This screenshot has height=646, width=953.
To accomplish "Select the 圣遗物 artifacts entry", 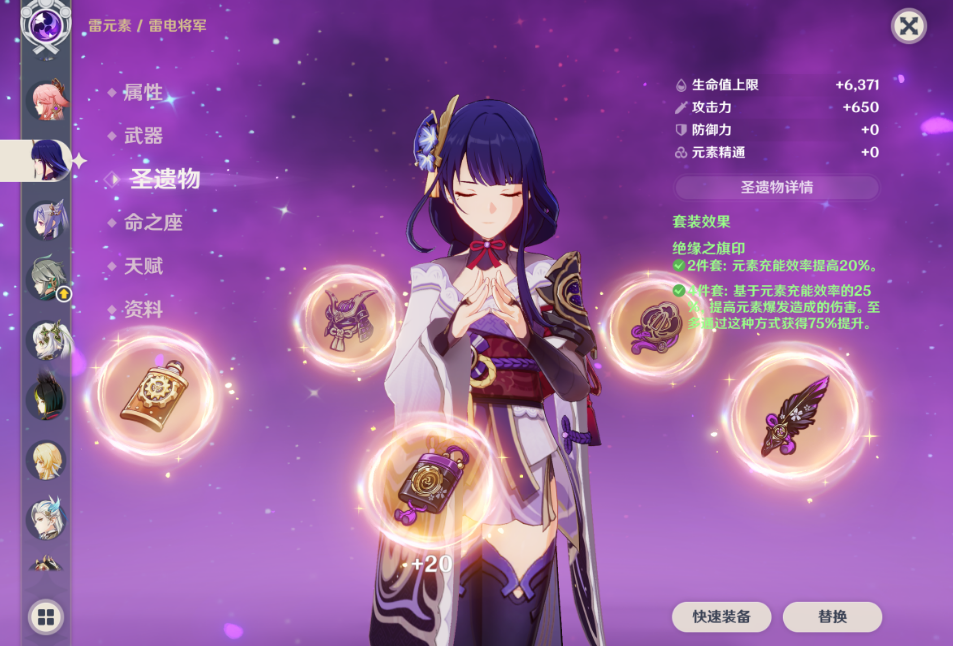I will tap(164, 179).
